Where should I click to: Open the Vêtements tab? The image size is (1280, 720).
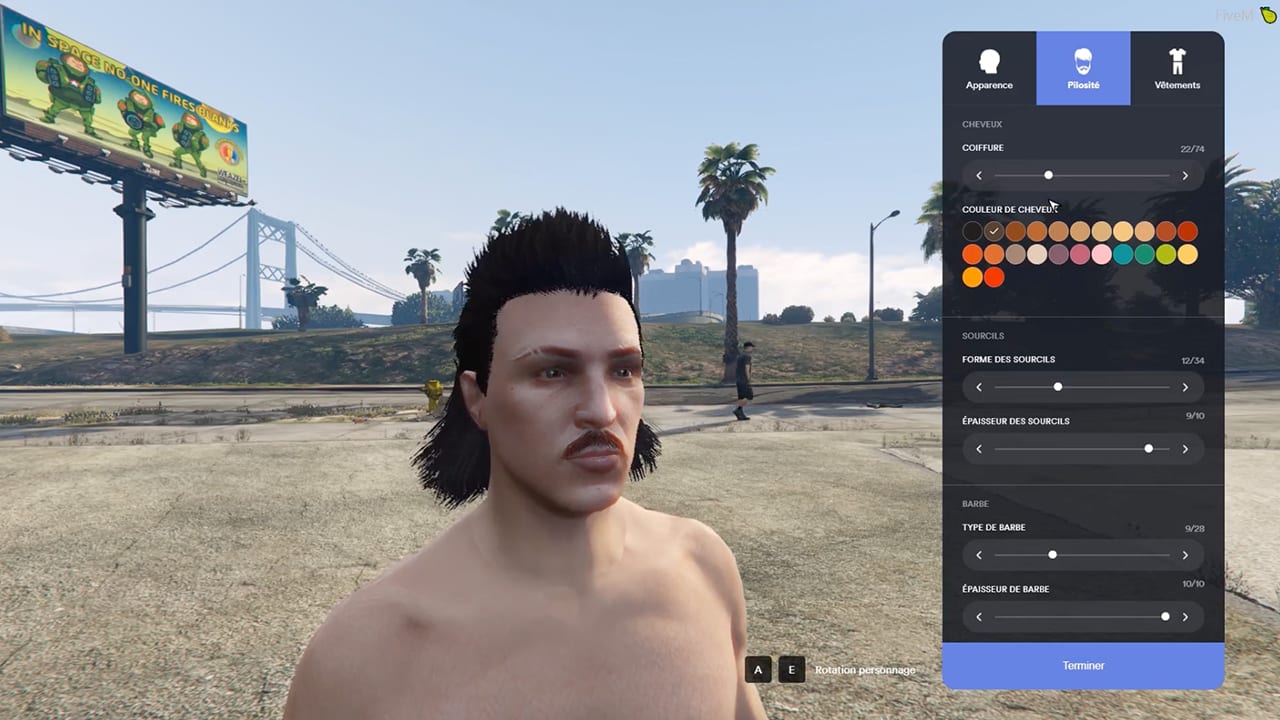tap(1177, 68)
